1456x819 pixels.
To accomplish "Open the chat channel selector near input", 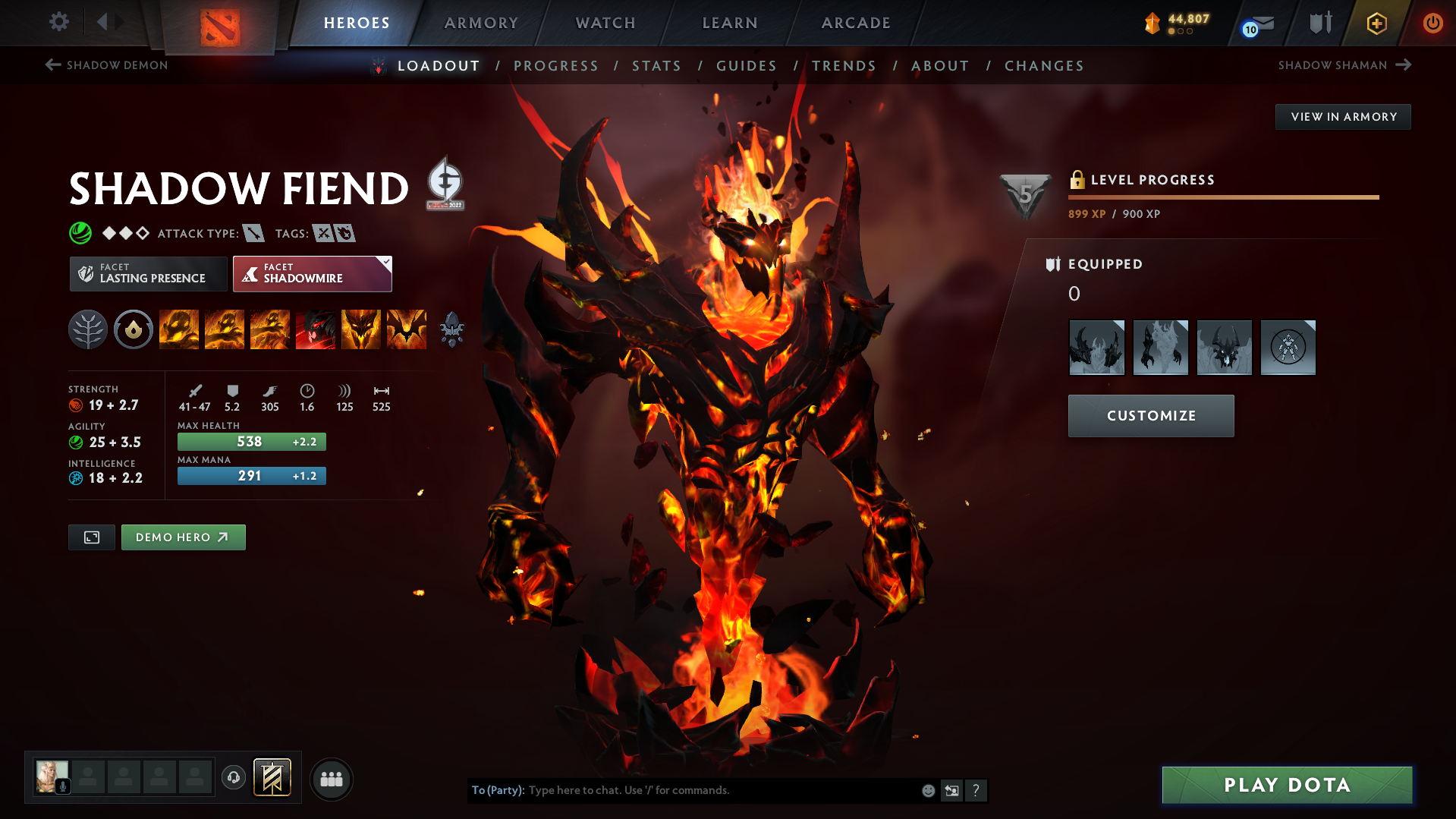I will pyautogui.click(x=952, y=790).
